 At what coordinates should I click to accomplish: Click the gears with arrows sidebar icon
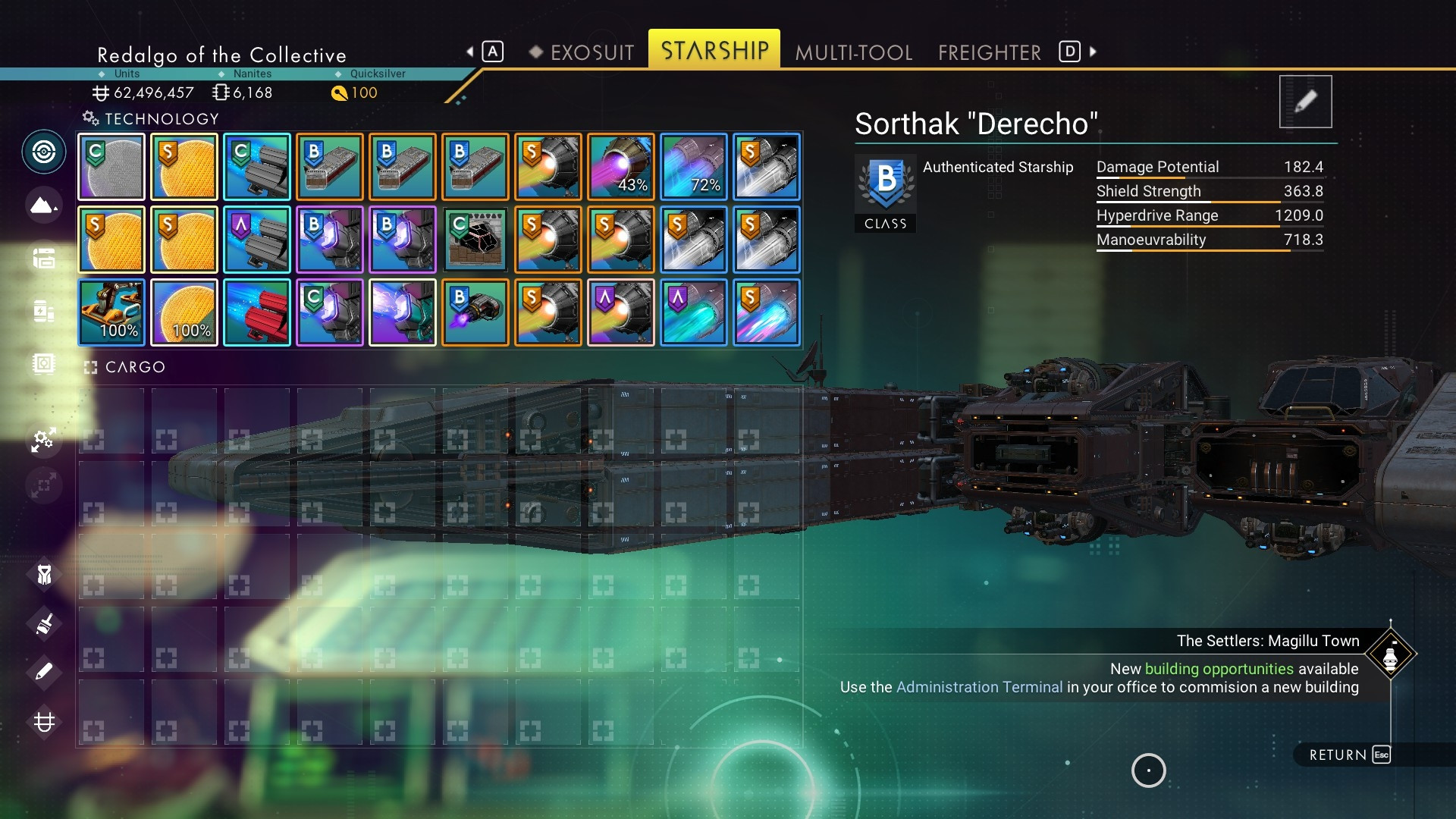click(x=43, y=439)
